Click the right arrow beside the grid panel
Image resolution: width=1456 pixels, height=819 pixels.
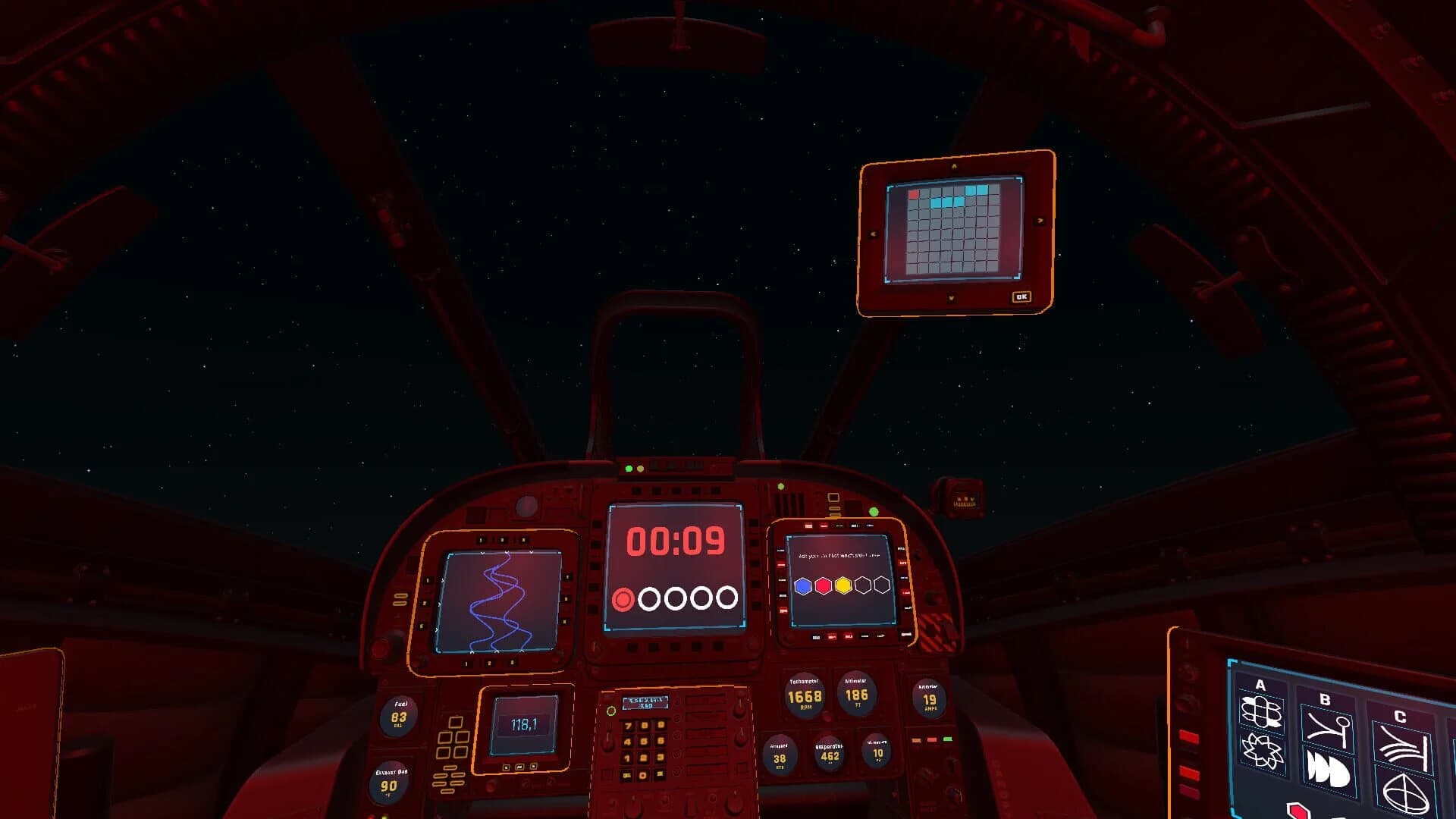coord(1040,221)
